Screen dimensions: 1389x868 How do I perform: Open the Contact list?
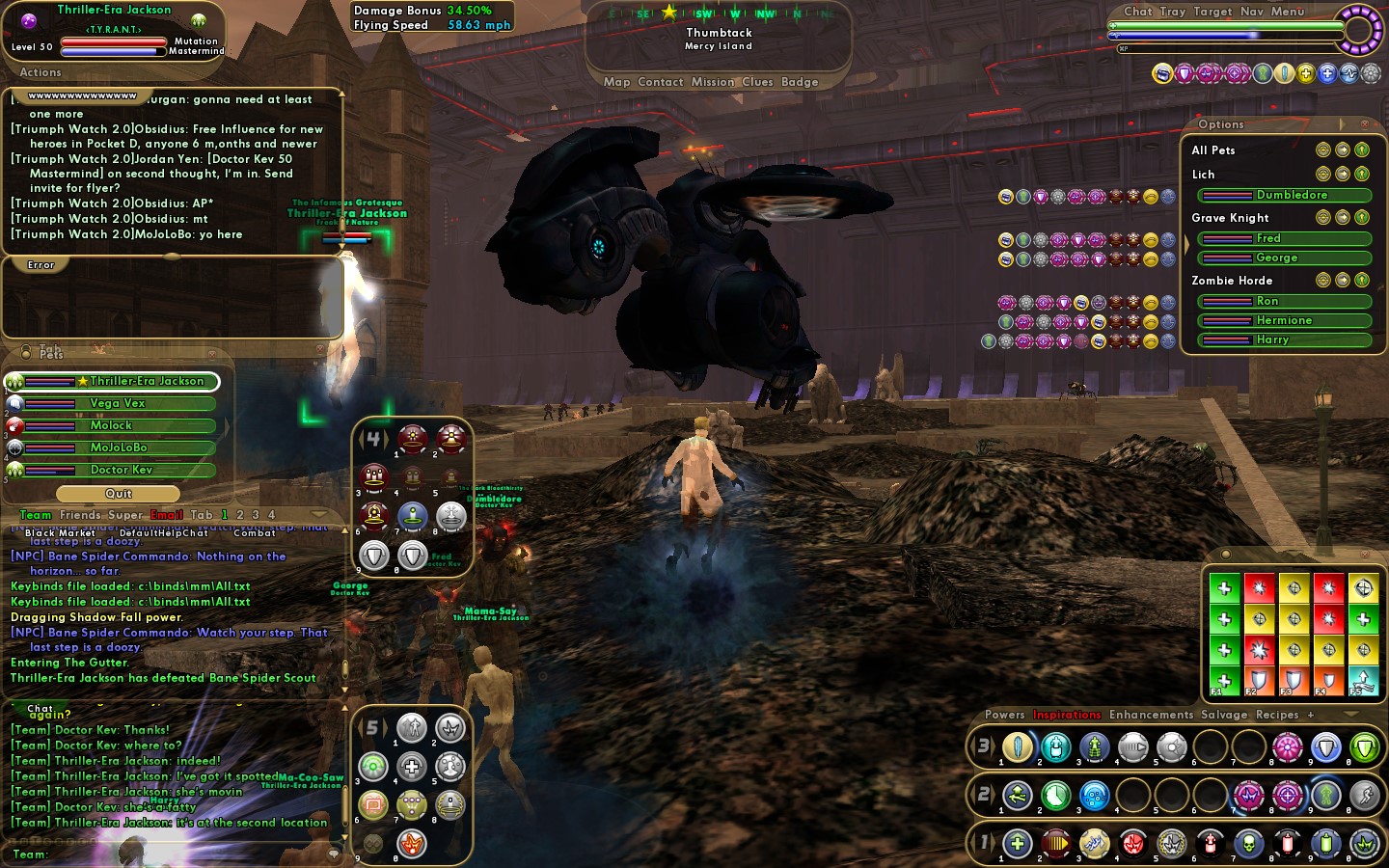(x=660, y=82)
